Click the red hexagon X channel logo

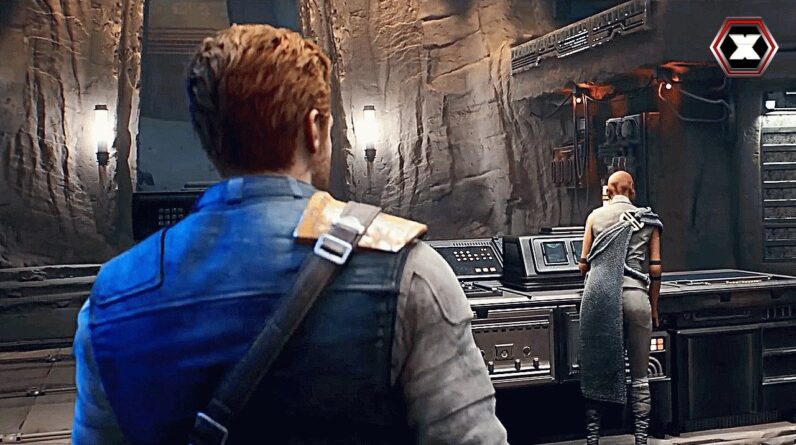743,47
